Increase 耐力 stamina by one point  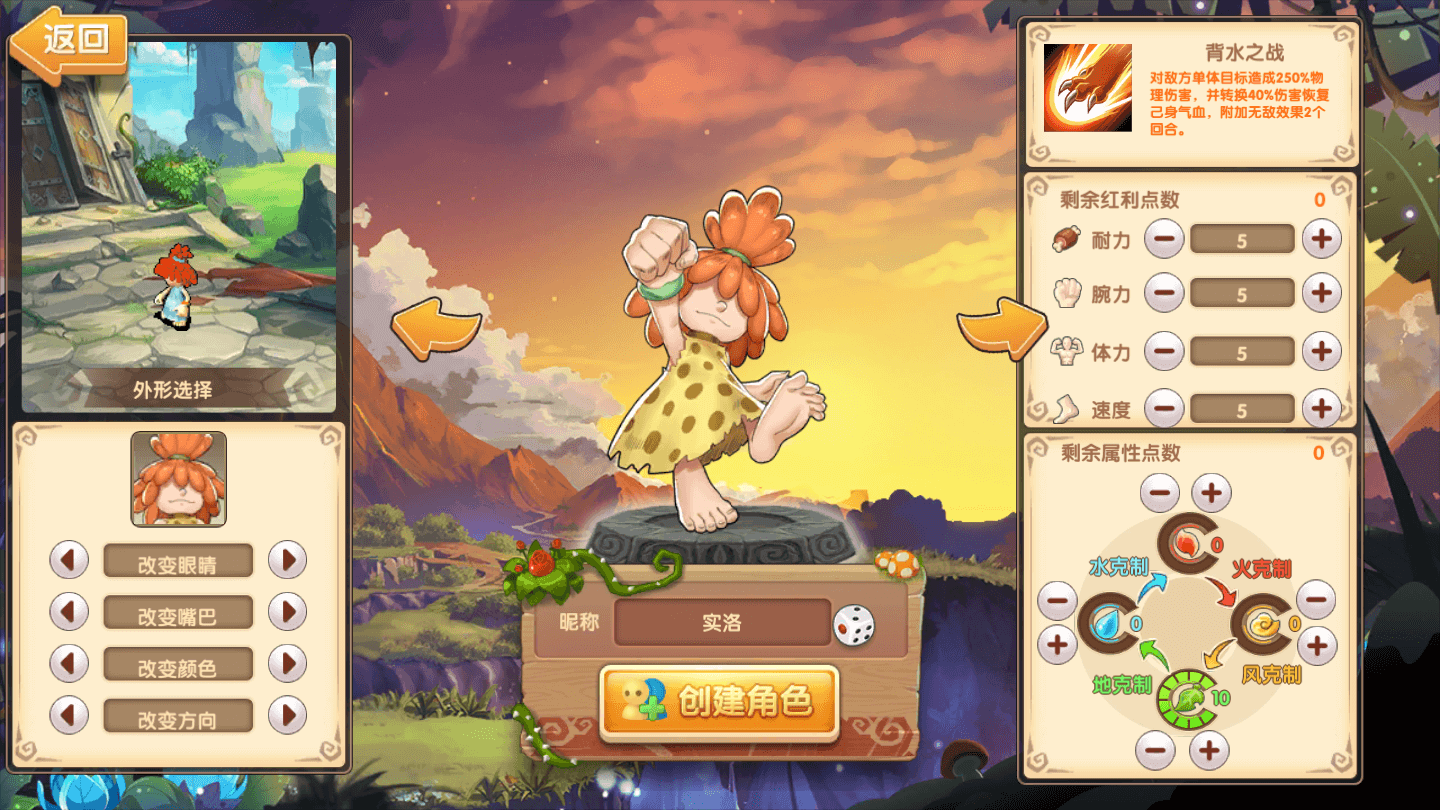pyautogui.click(x=1321, y=238)
